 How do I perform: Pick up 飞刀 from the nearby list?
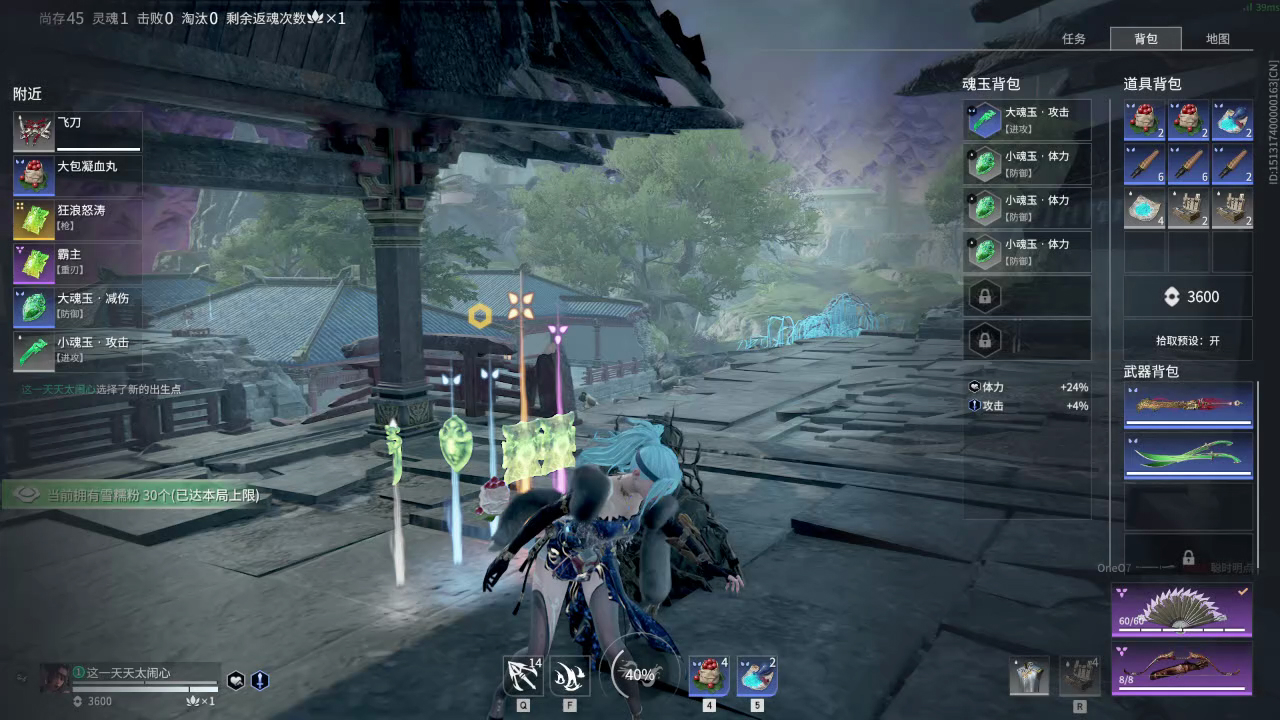[x=78, y=131]
